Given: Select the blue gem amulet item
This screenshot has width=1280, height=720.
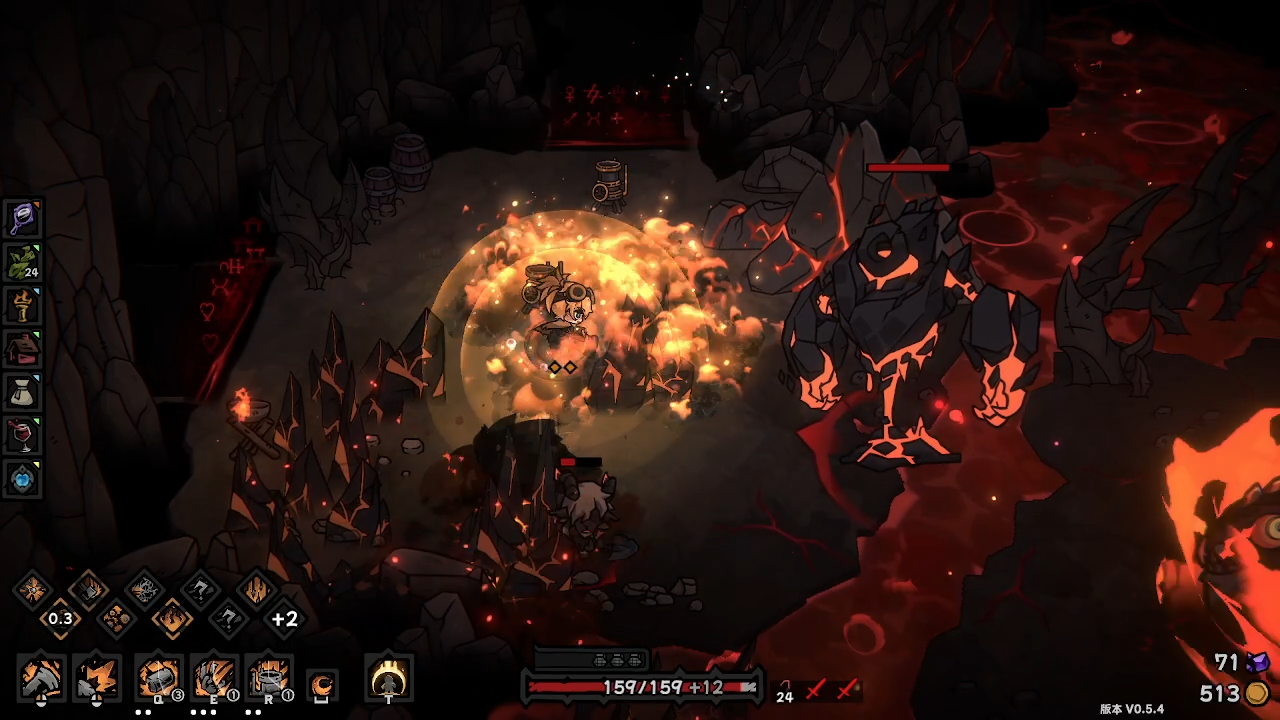Looking at the screenshot, I should (x=22, y=478).
